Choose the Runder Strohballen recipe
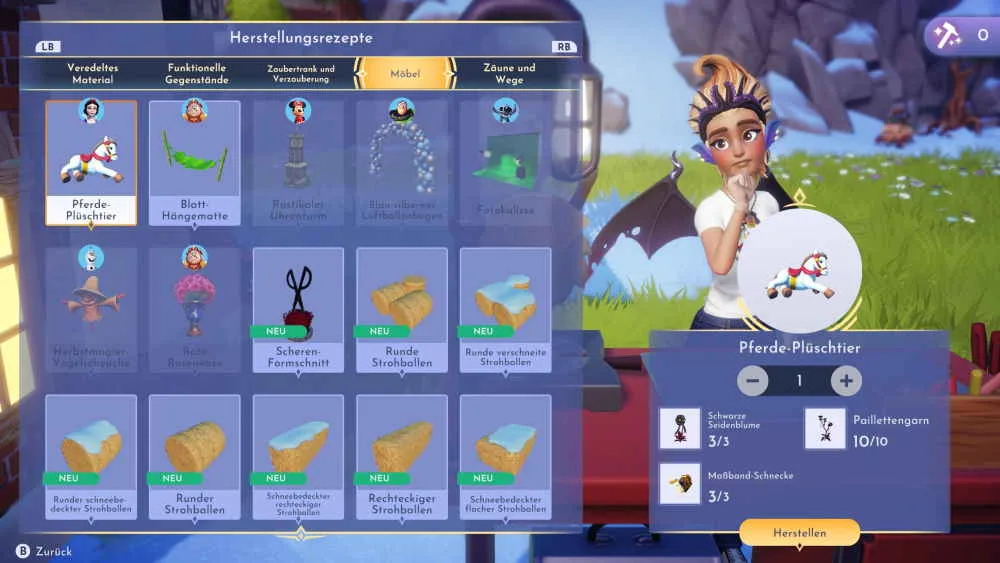The height and width of the screenshot is (563, 1000). 195,456
